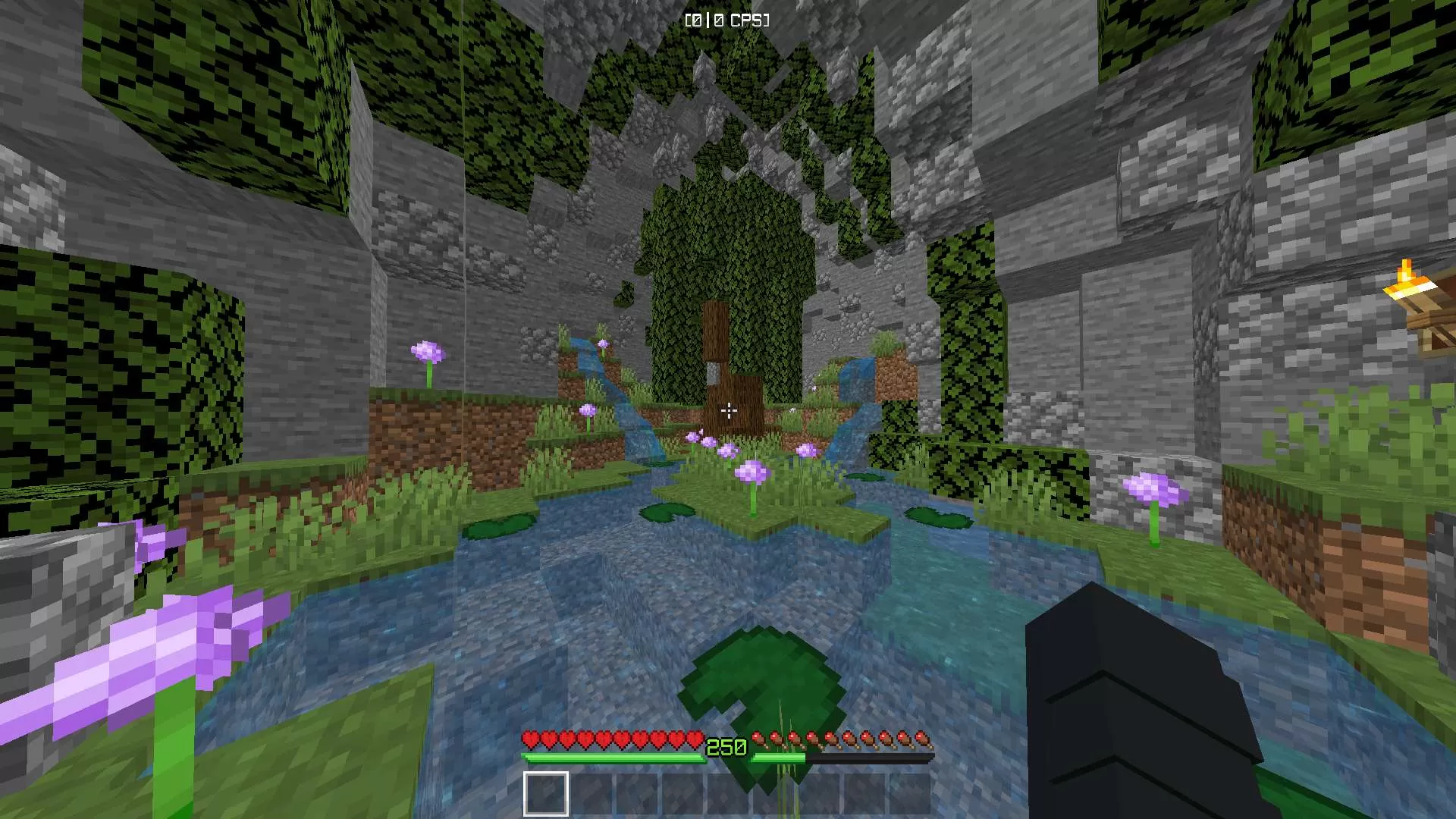Select the white-outlined active hotbar slot
Image resolution: width=1456 pixels, height=819 pixels.
[x=545, y=793]
